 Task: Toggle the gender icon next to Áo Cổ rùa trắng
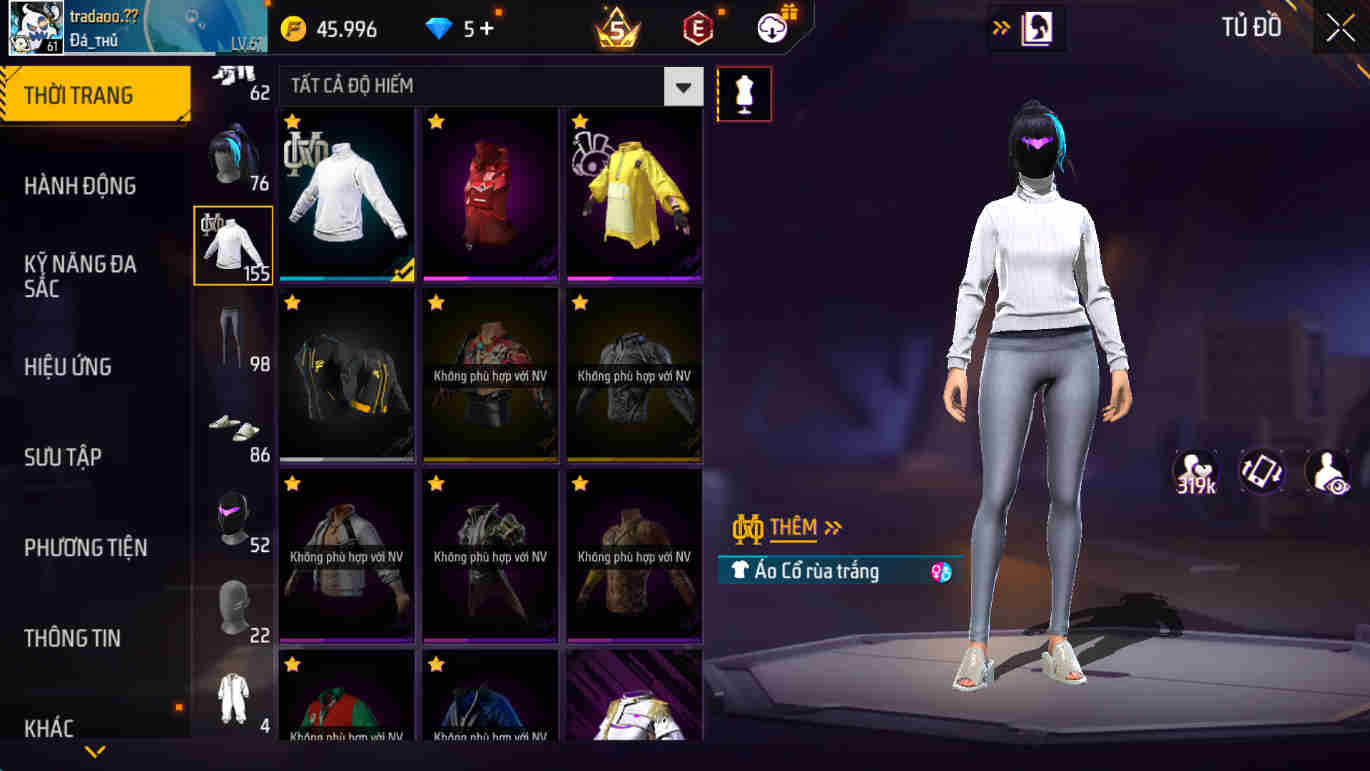[938, 570]
